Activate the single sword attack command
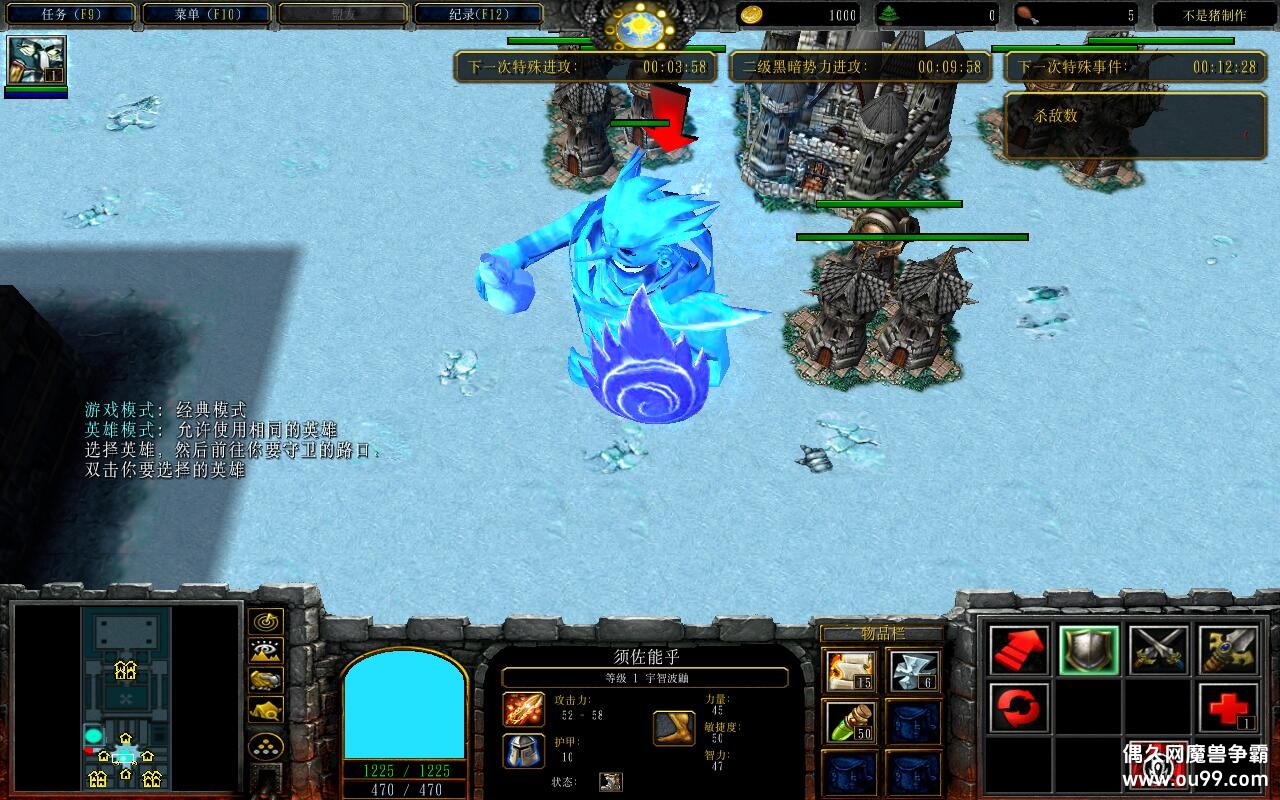1280x800 pixels. point(1228,650)
